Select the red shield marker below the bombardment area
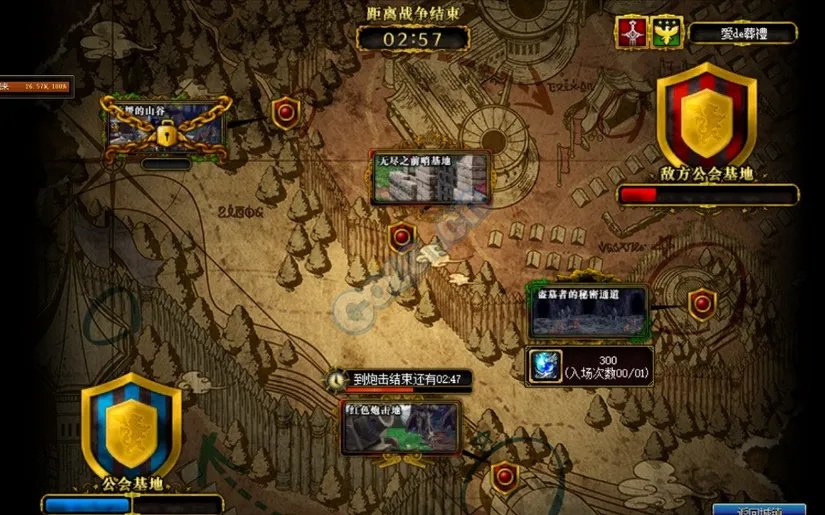The width and height of the screenshot is (825, 515). point(505,477)
